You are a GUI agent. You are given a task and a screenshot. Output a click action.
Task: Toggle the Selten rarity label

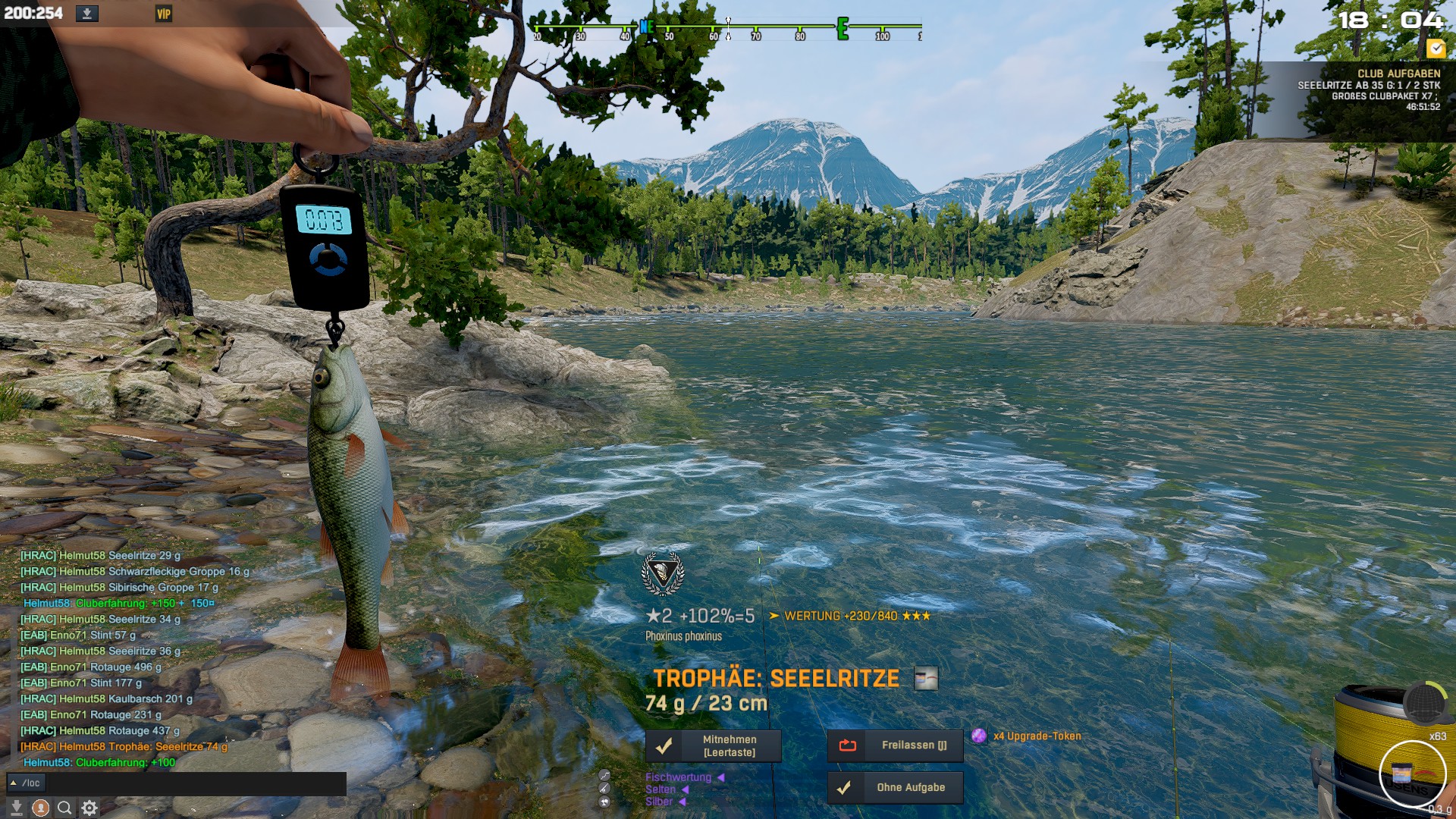(661, 789)
